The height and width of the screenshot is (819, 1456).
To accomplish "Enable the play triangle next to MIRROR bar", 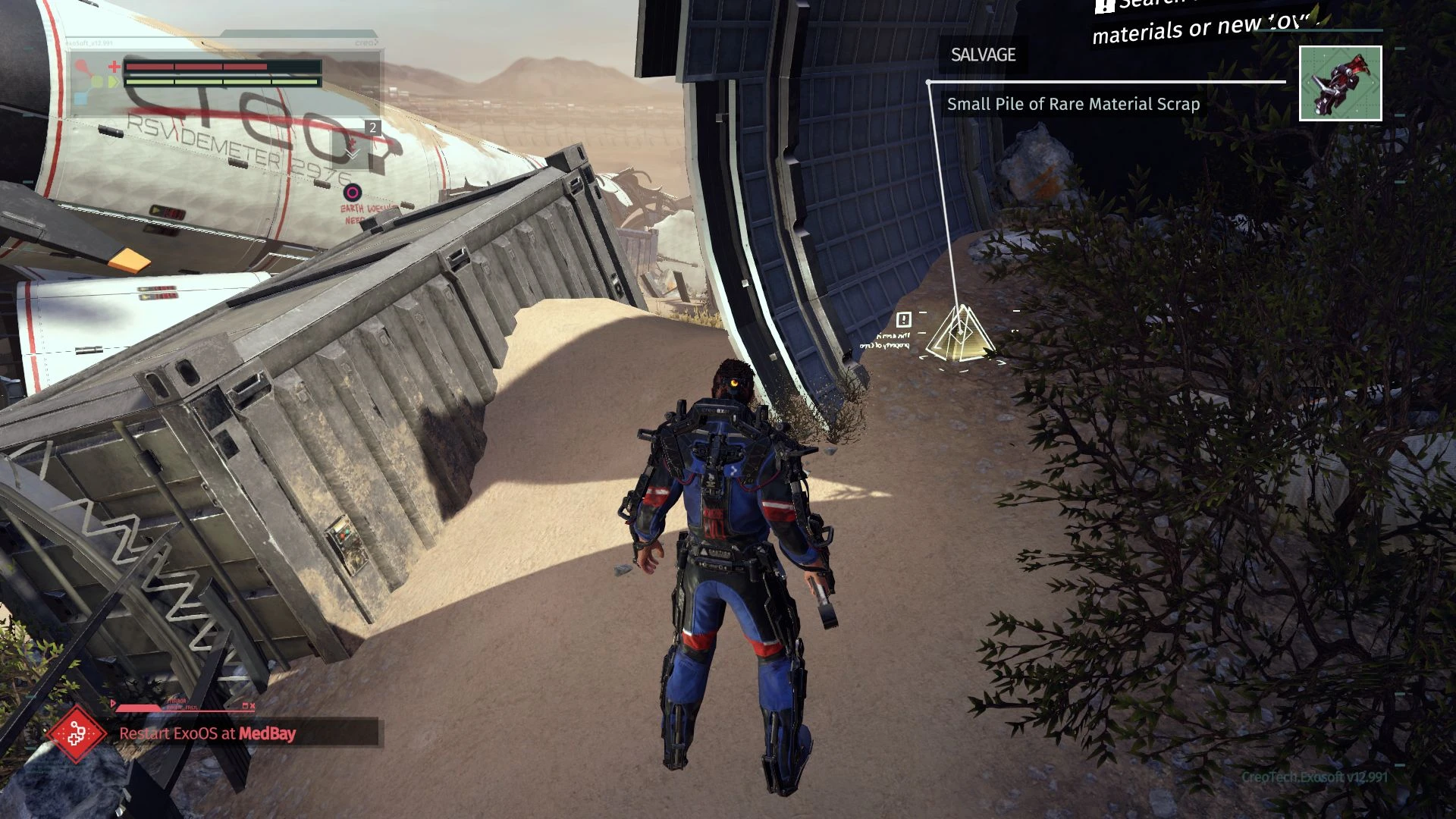I will (x=112, y=703).
